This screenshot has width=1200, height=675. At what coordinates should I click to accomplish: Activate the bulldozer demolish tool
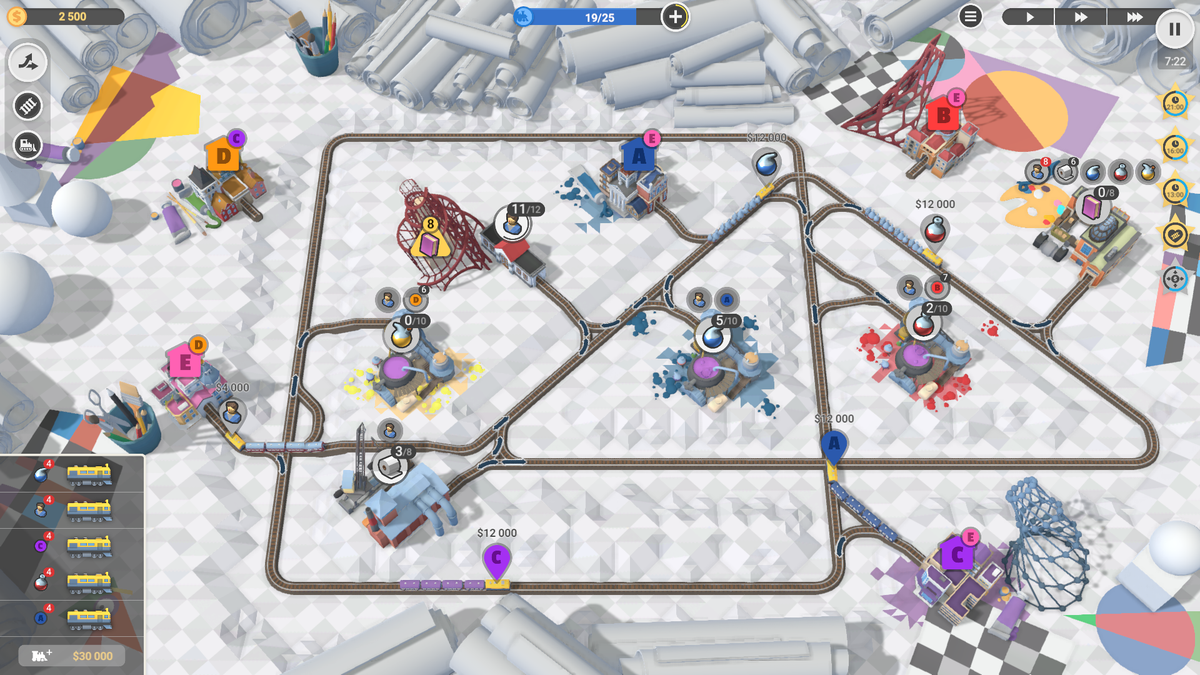point(28,145)
